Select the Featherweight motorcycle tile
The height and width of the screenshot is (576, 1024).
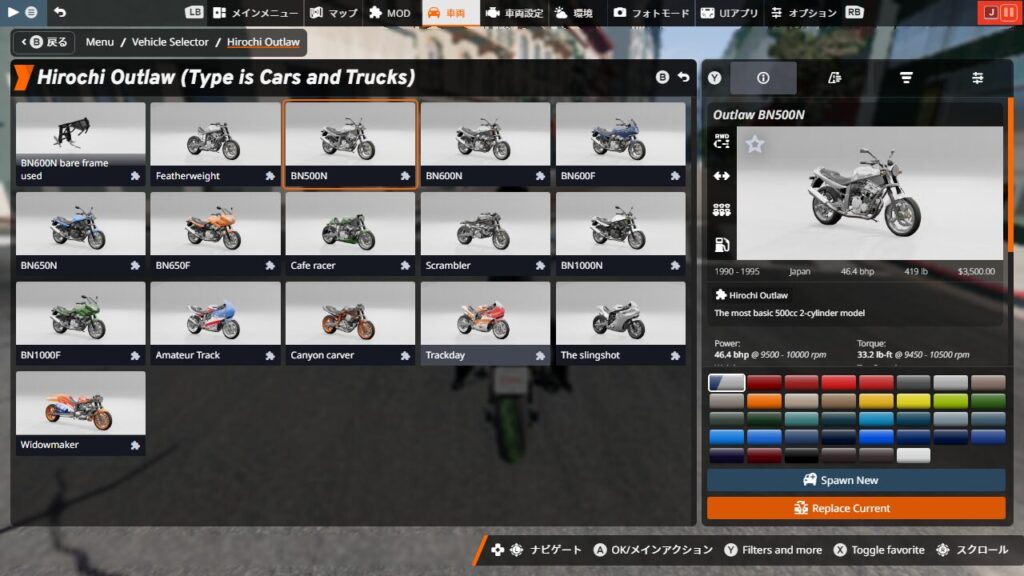coord(215,144)
